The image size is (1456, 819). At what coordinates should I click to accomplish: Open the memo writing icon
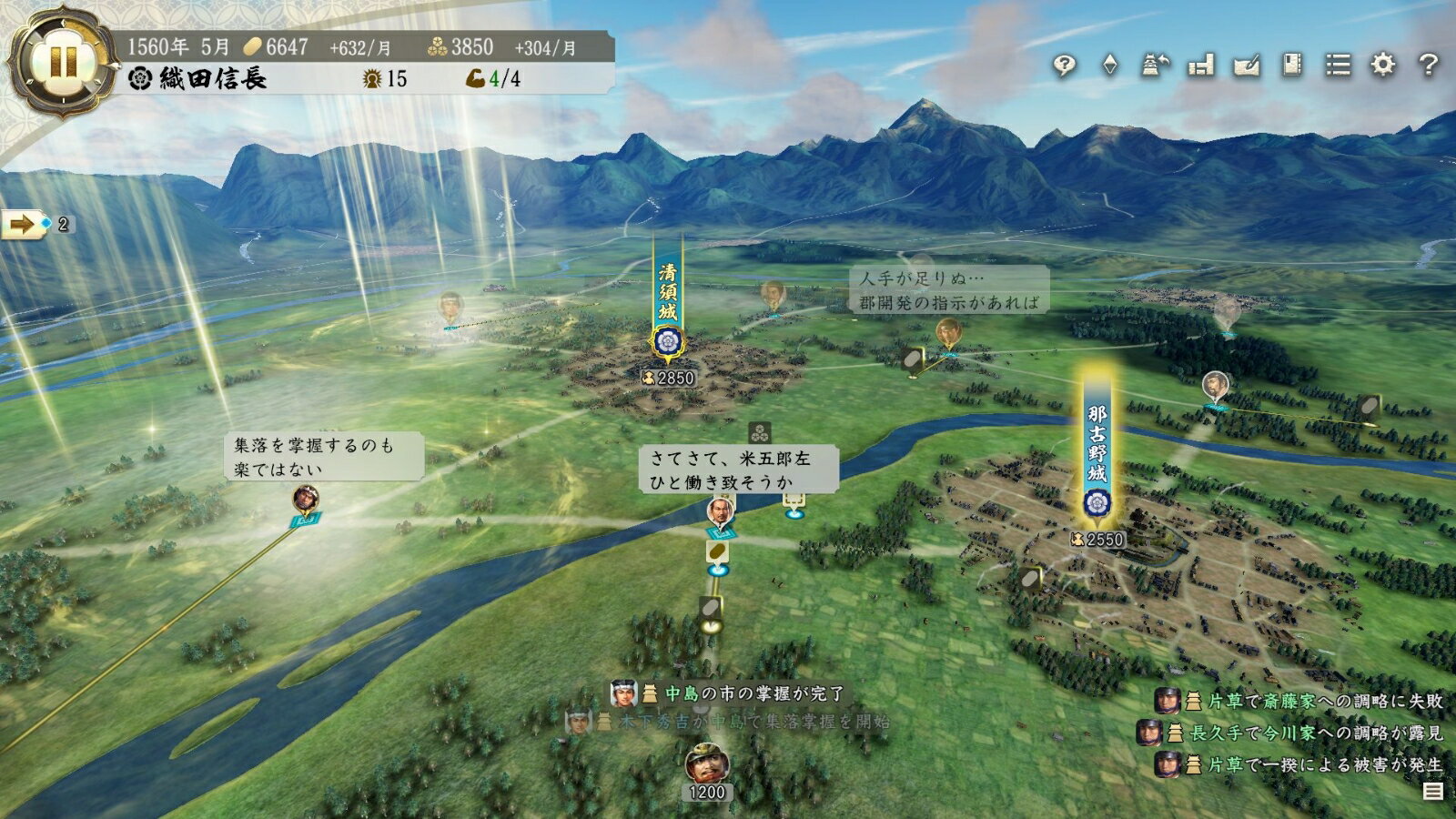(x=1246, y=65)
